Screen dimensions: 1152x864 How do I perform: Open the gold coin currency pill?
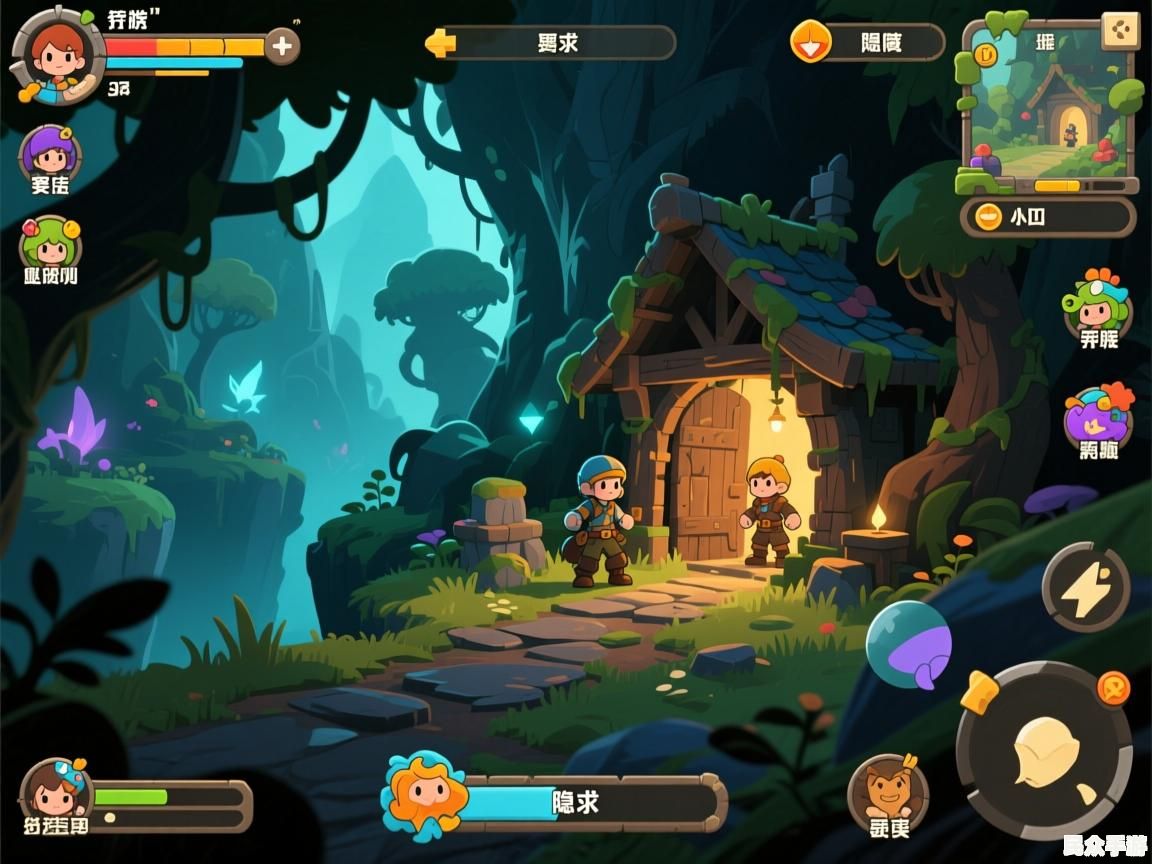[1047, 217]
